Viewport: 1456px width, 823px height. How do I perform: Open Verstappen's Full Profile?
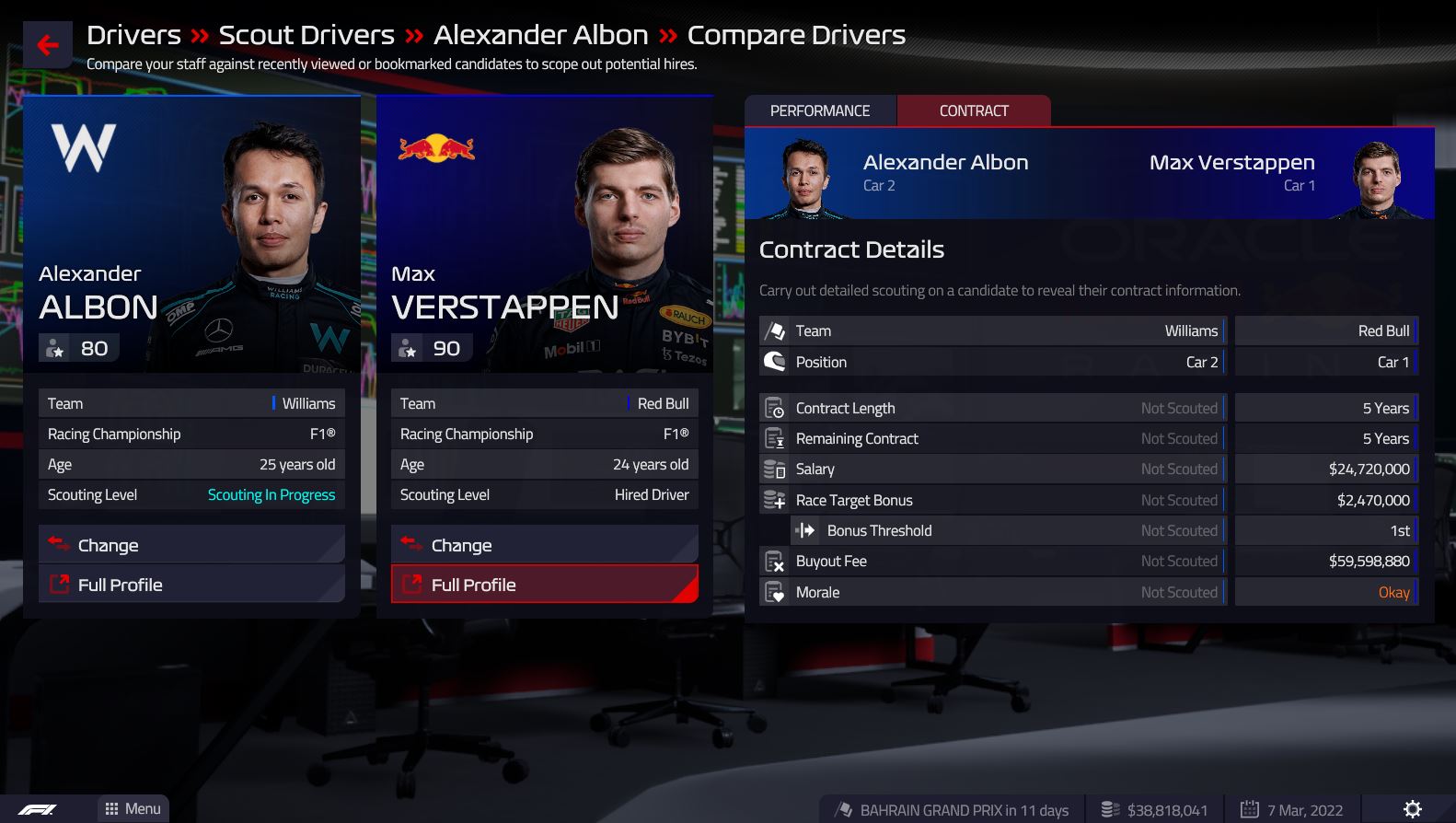click(x=544, y=585)
